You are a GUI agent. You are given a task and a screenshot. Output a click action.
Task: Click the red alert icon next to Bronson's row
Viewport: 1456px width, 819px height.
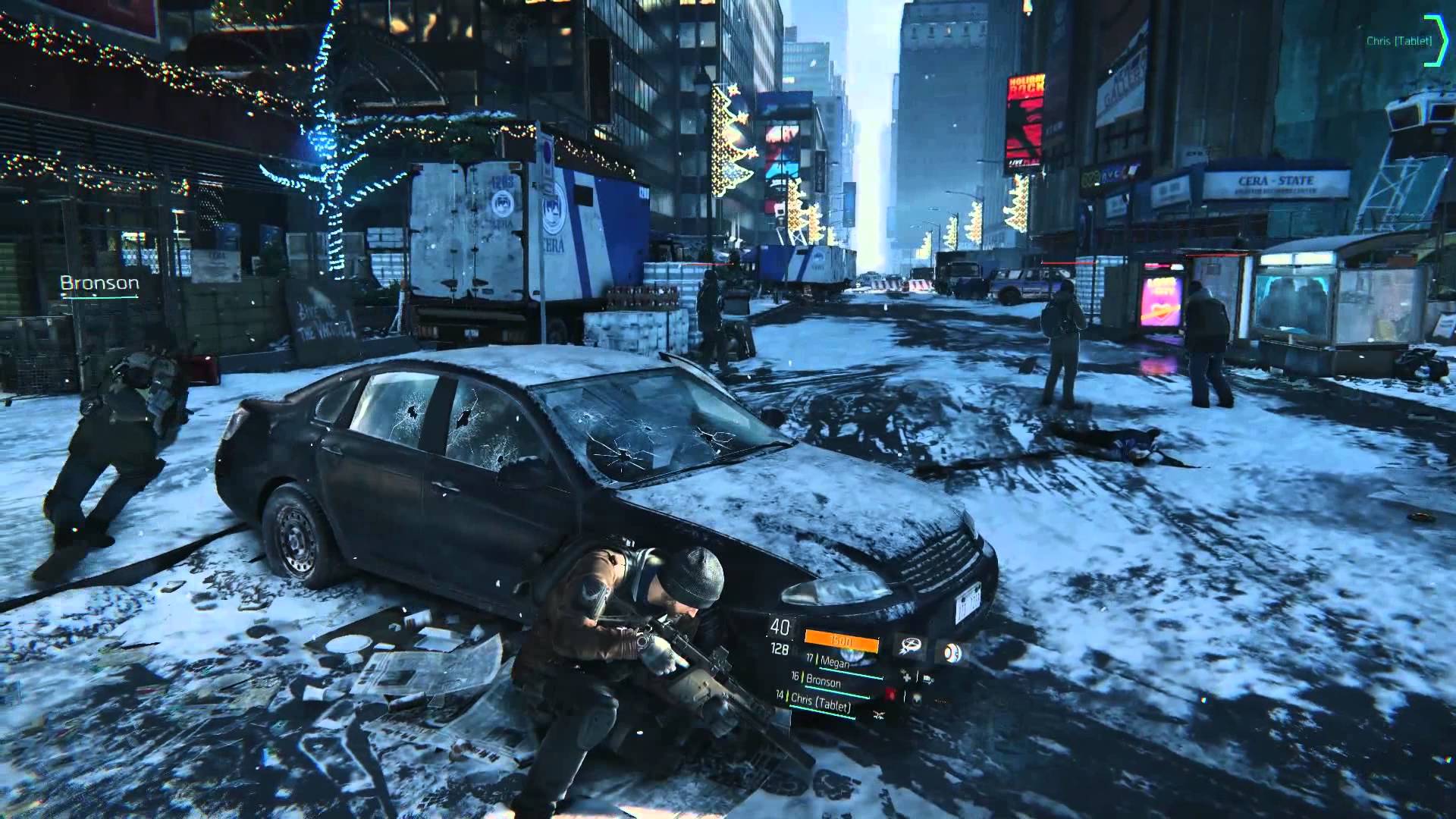point(891,695)
